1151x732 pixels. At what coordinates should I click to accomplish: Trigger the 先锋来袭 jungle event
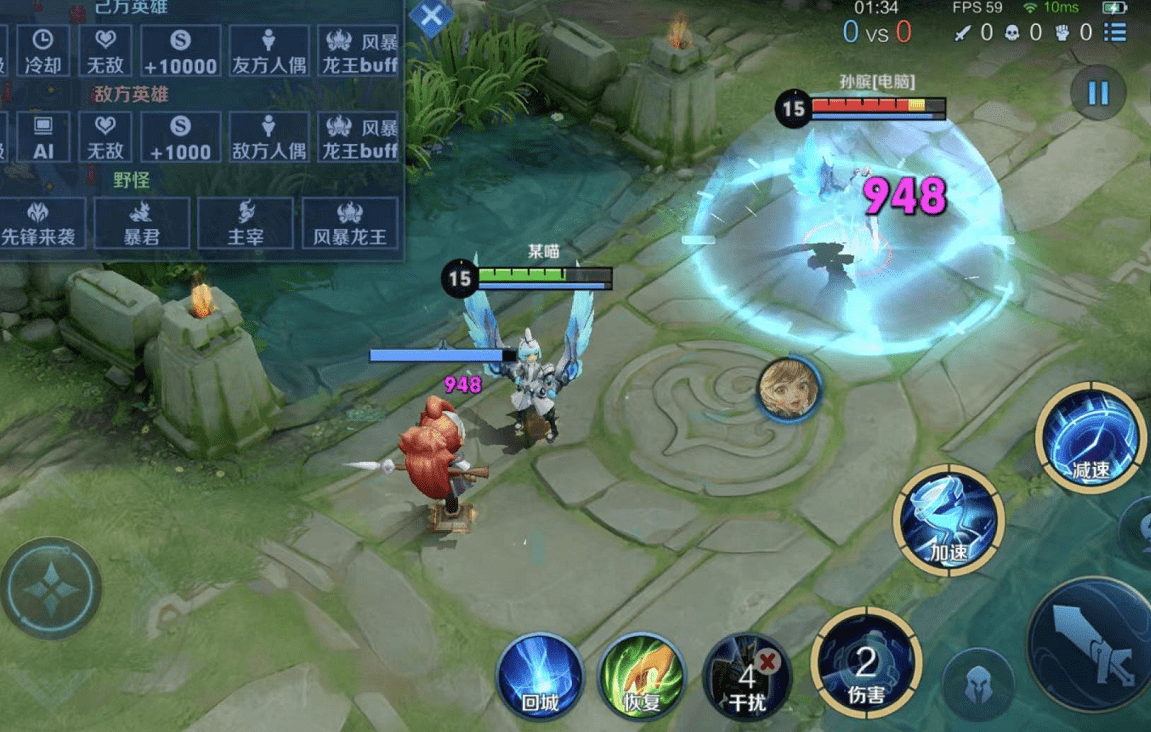tap(38, 223)
